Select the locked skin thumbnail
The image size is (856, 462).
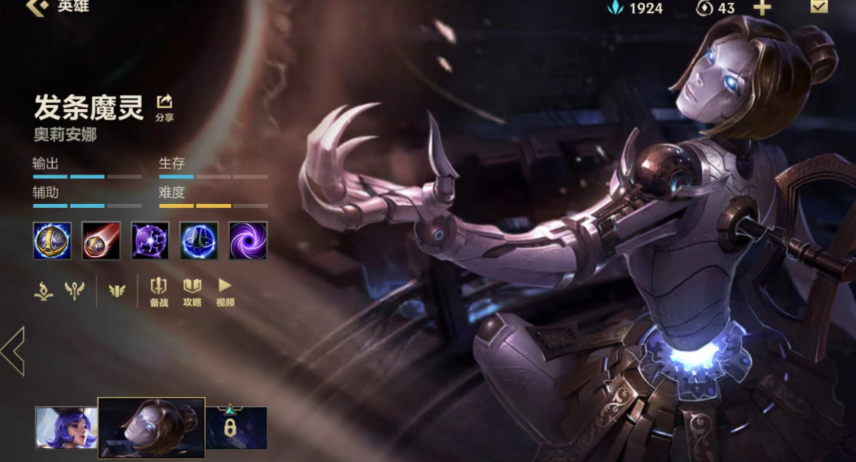coord(237,428)
